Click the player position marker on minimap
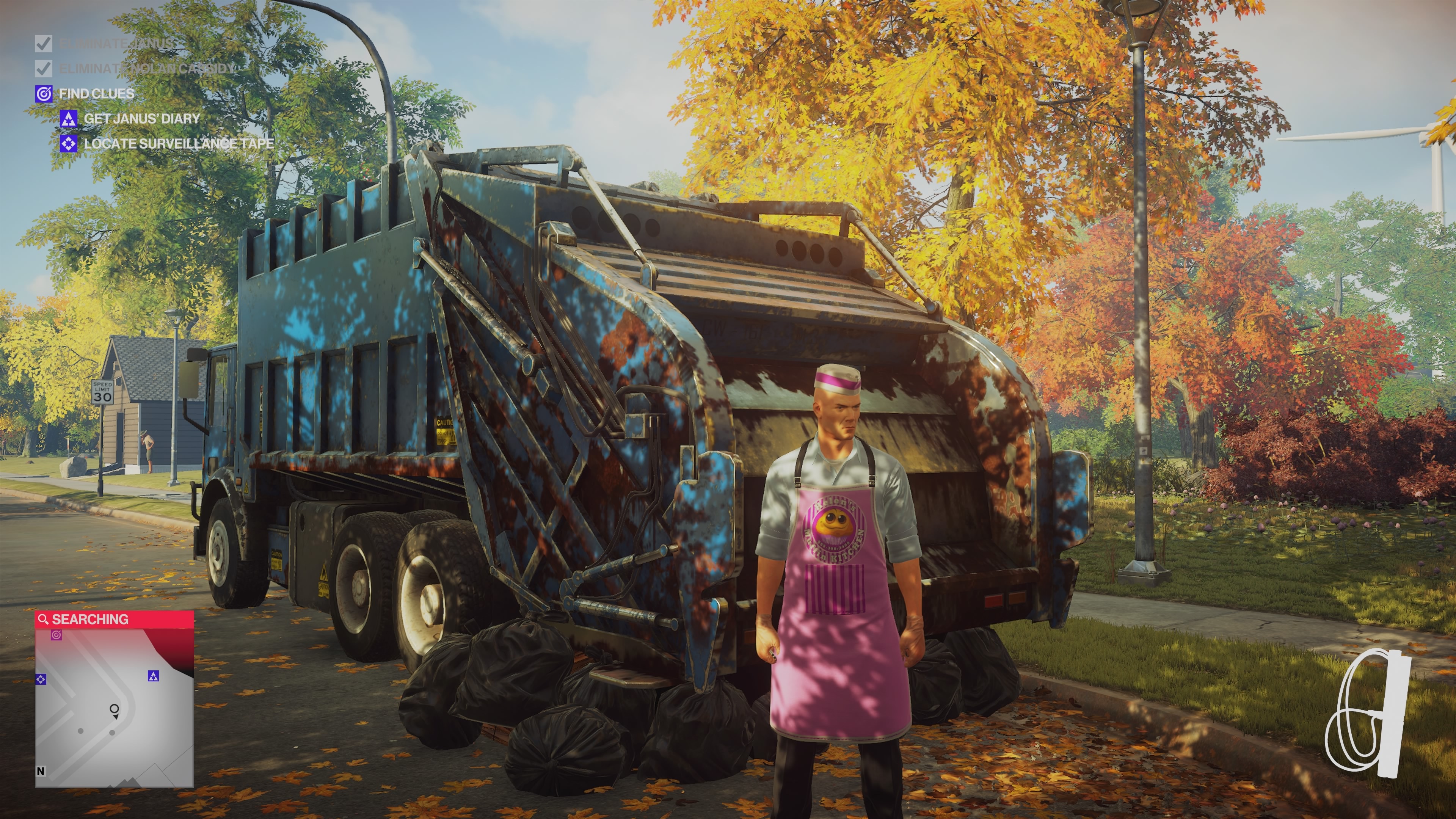The image size is (1456, 819). pos(114,709)
